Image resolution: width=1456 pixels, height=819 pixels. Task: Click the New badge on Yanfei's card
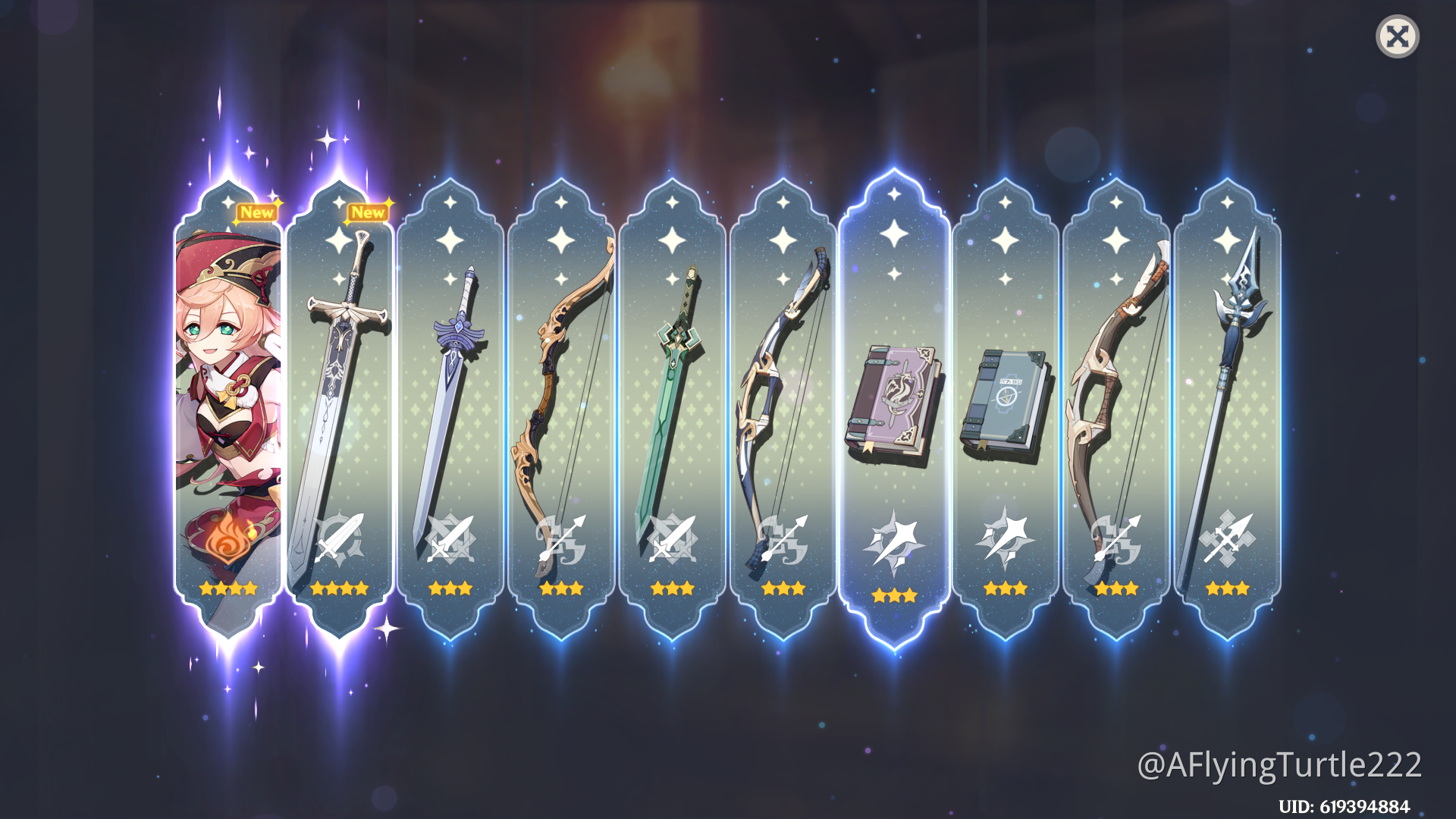click(x=259, y=213)
